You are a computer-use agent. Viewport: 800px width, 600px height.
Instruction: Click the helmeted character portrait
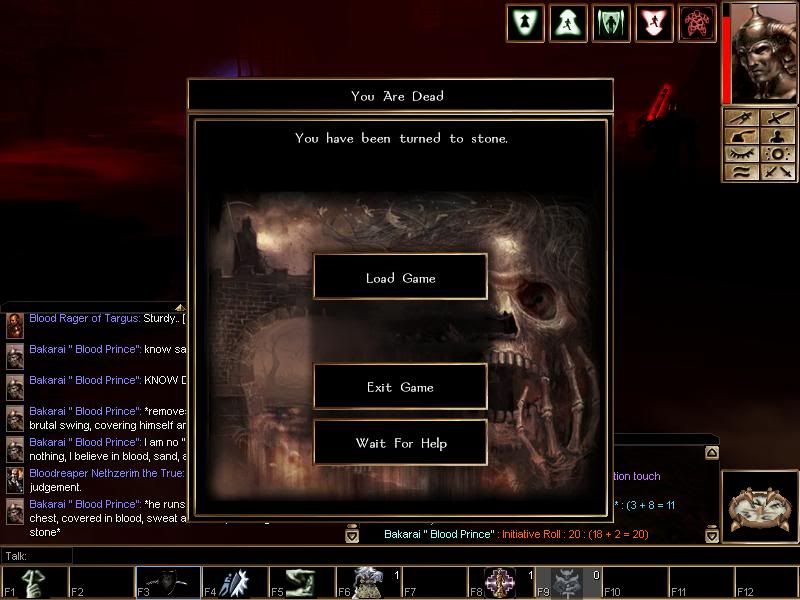[x=765, y=52]
